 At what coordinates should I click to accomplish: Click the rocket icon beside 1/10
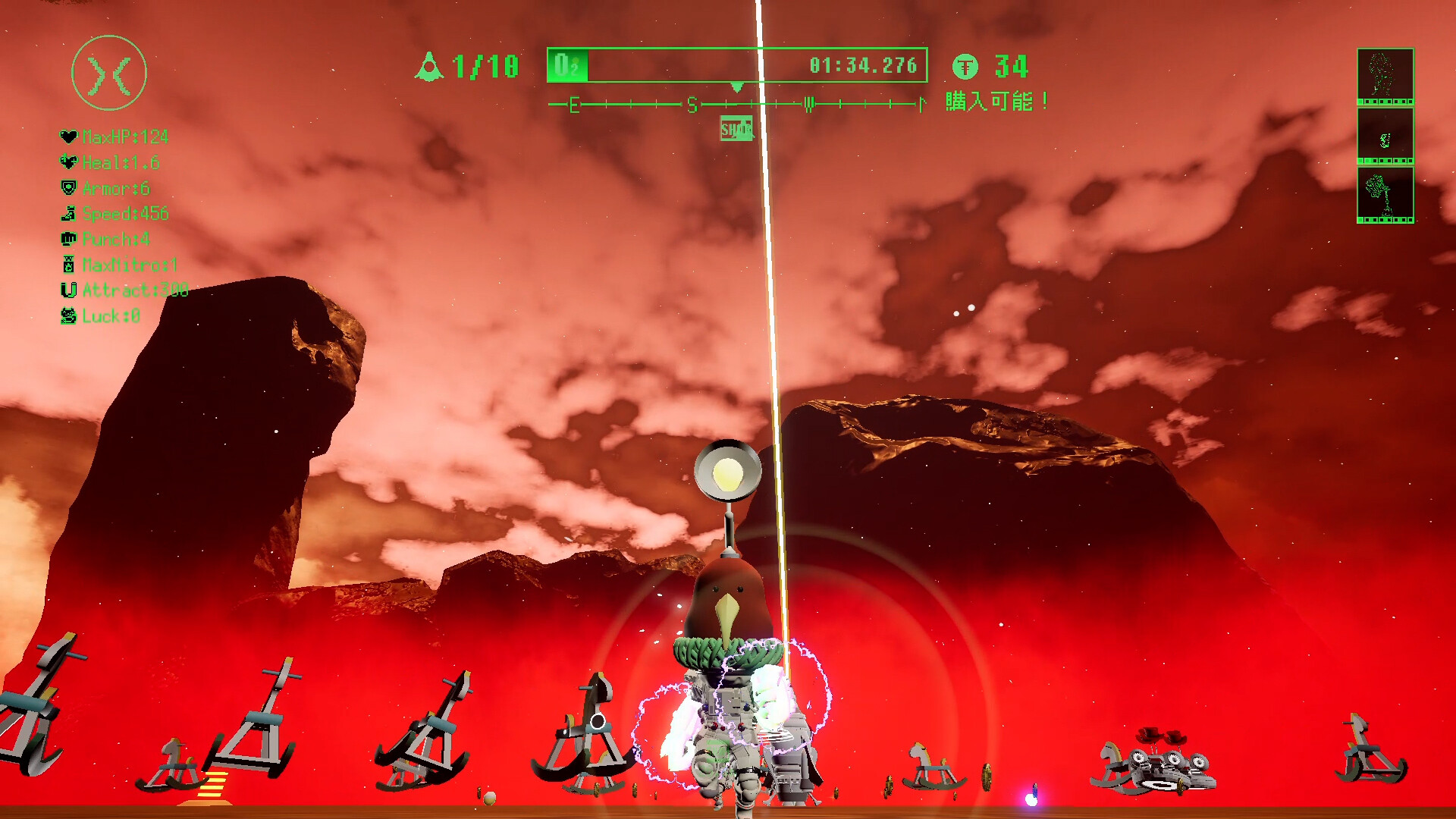pyautogui.click(x=431, y=67)
